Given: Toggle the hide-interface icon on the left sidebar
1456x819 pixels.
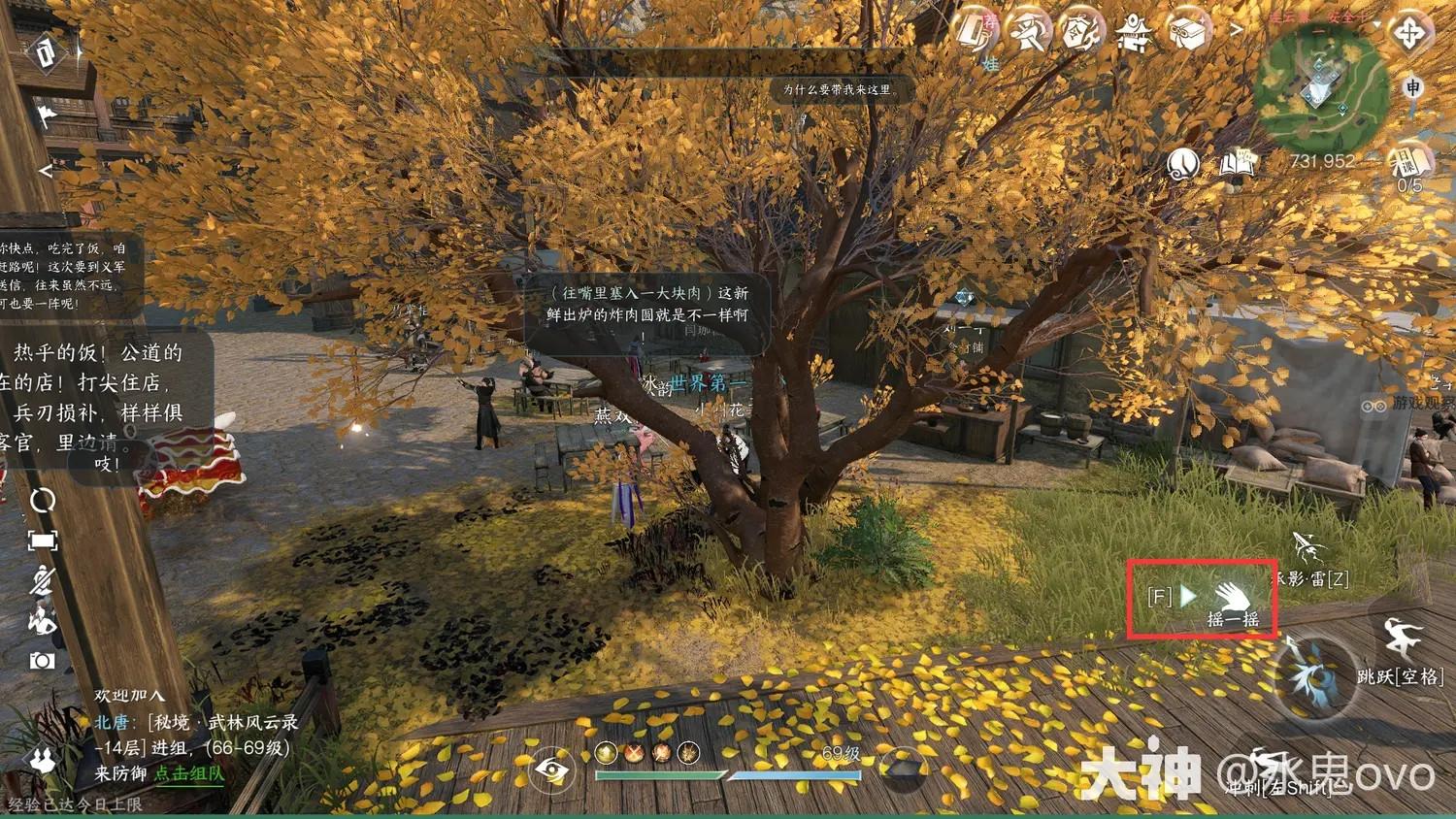Looking at the screenshot, I should tap(41, 580).
